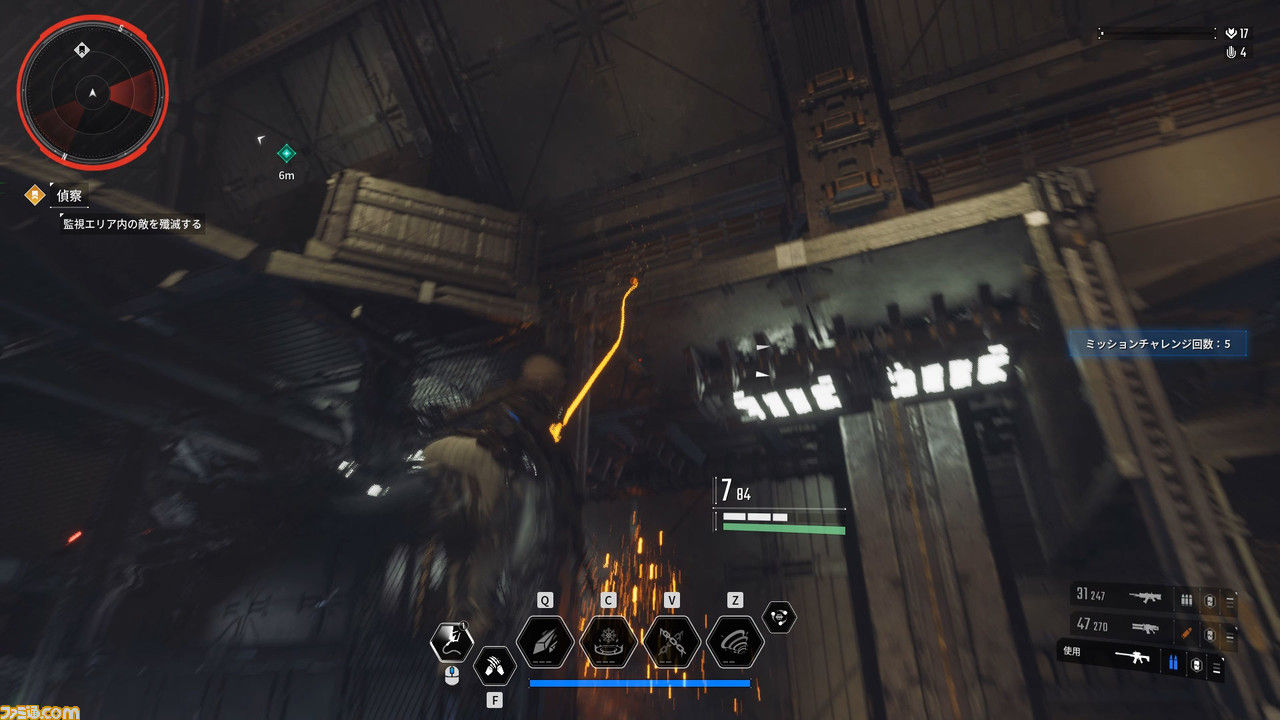The height and width of the screenshot is (720, 1280).
Task: Activate the grappling hook ability icon
Action: coord(451,642)
